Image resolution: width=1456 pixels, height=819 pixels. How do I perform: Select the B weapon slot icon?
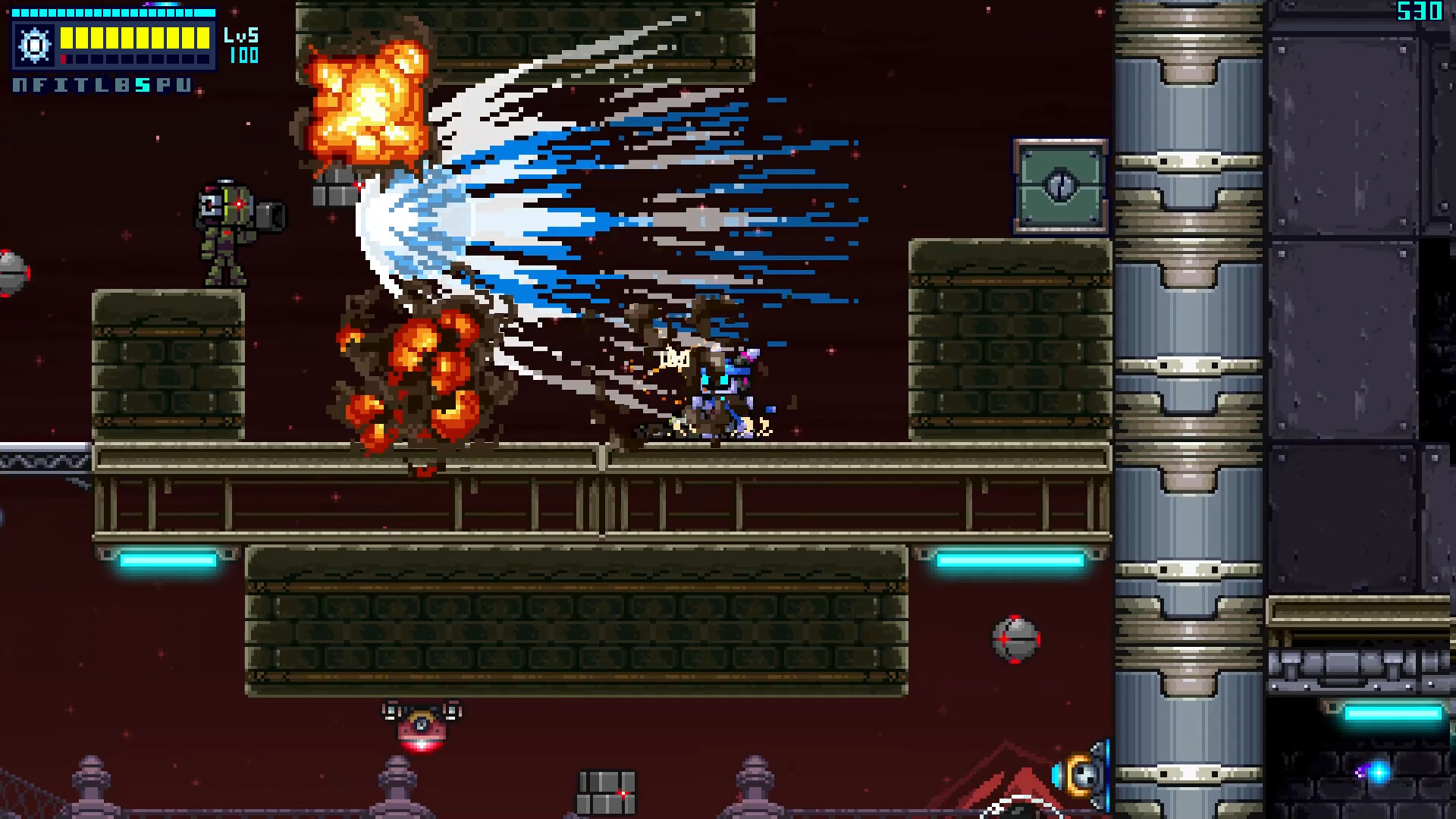tap(122, 86)
